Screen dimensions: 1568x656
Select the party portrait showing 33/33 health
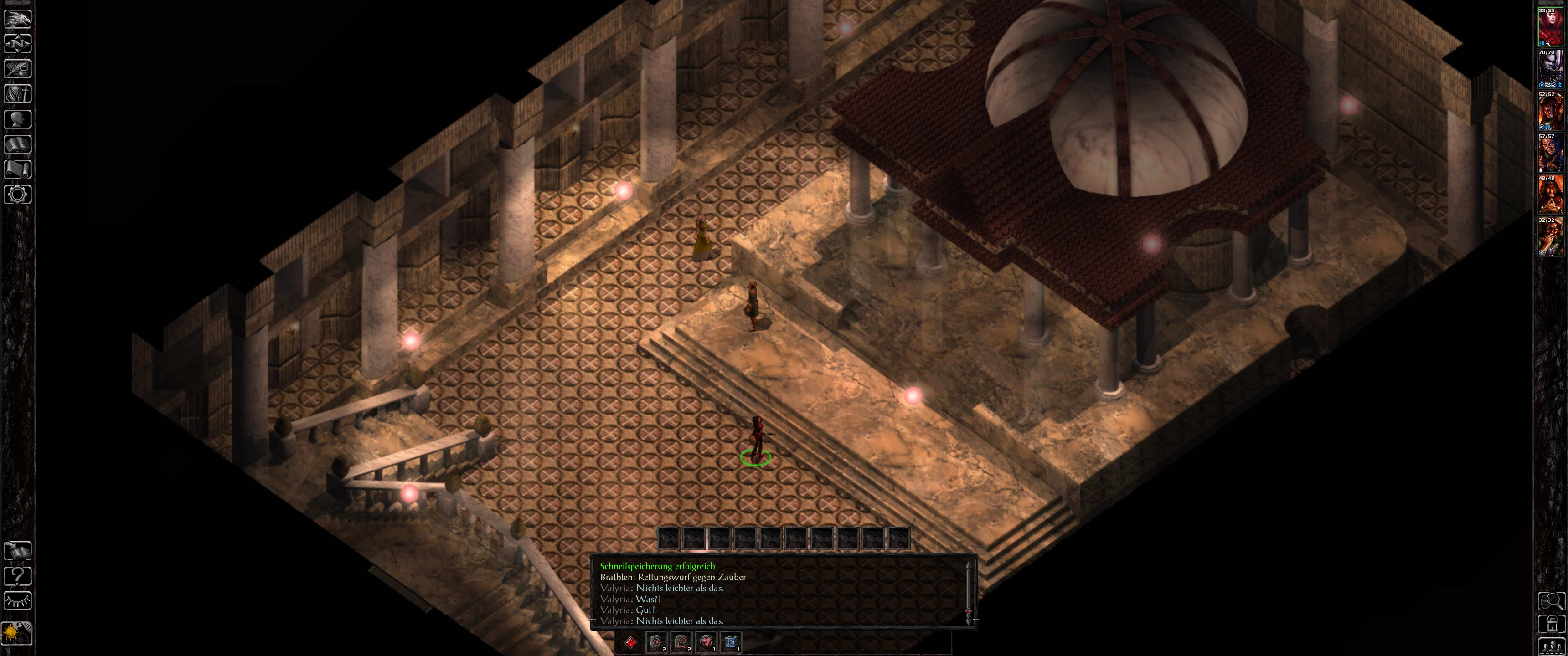coord(1550,27)
